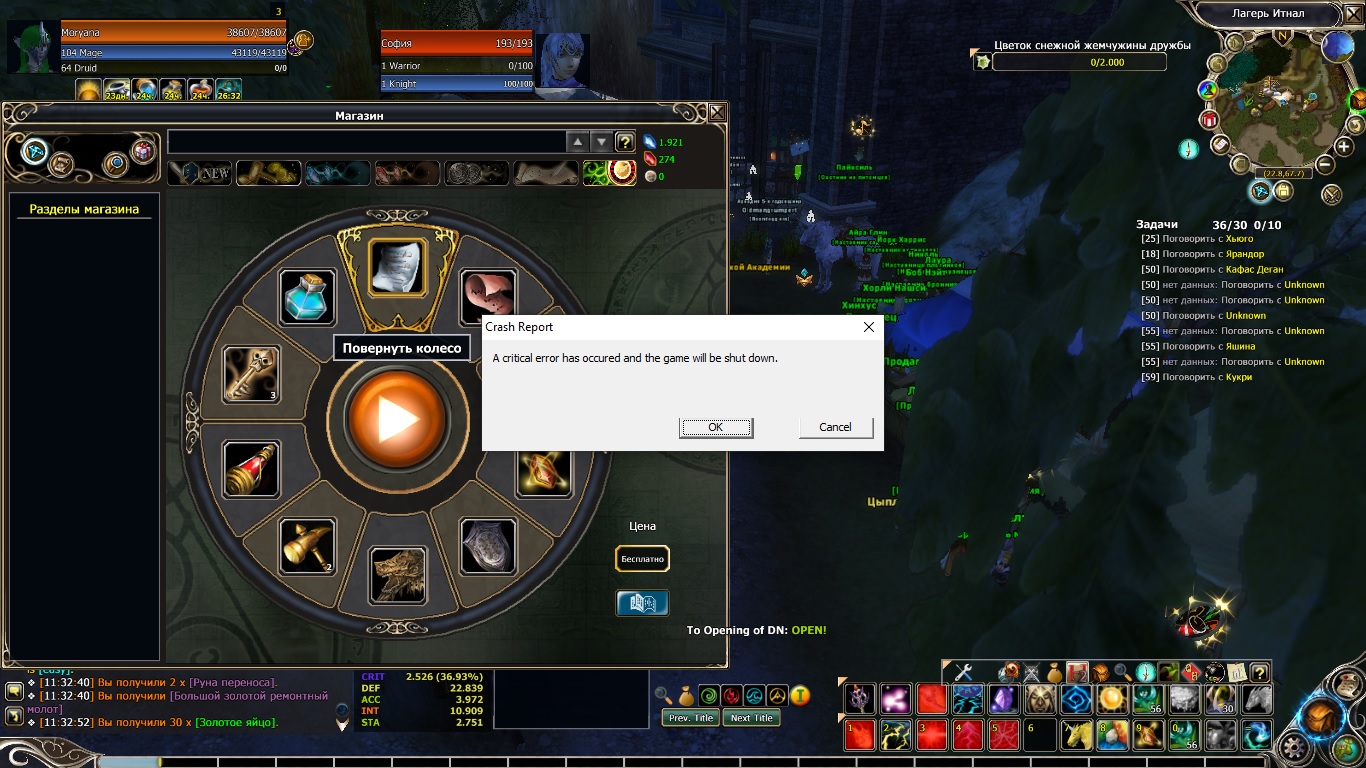Show the previous title with Prev. Title
1366x768 pixels.
coord(691,718)
